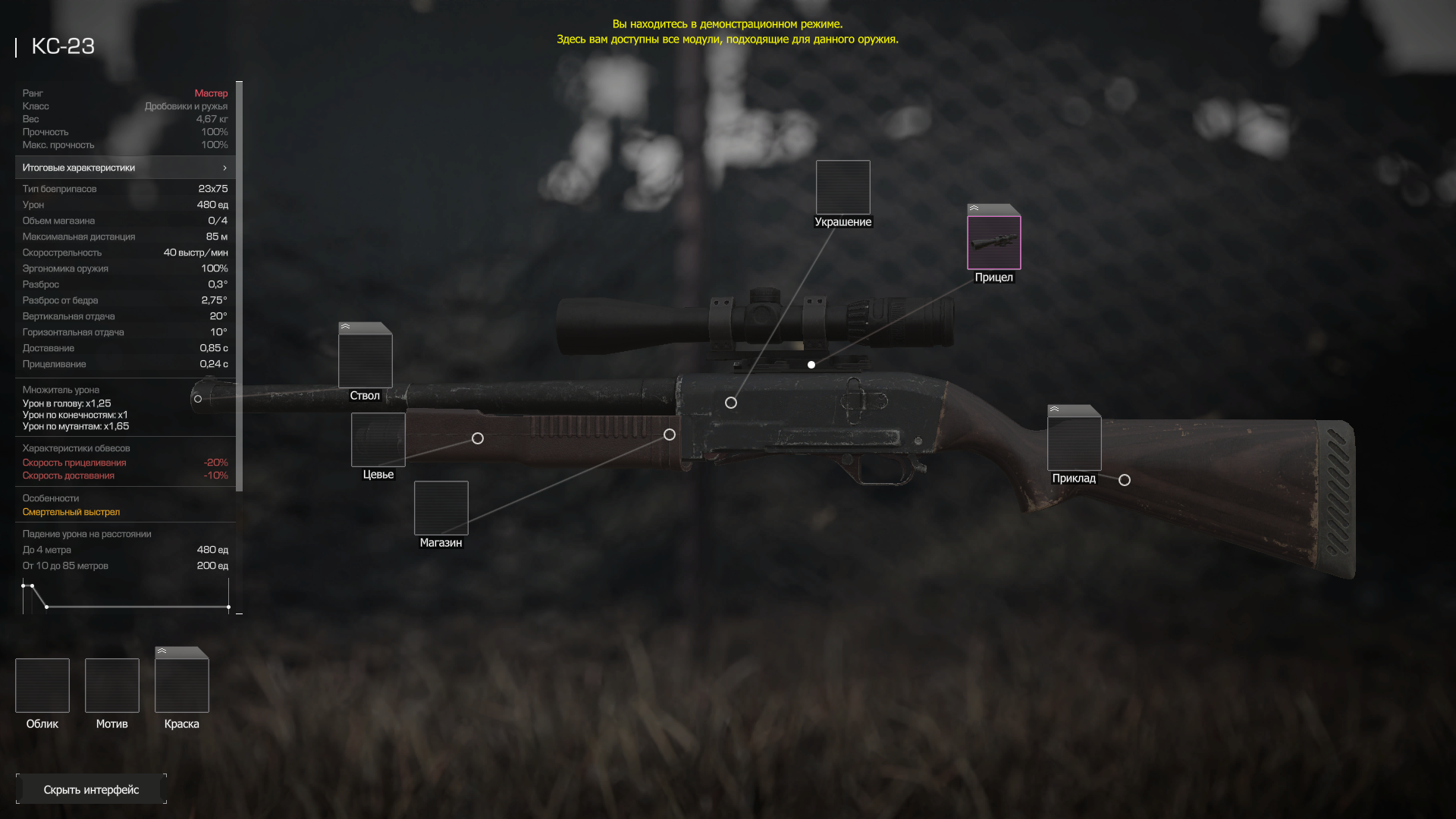The height and width of the screenshot is (819, 1456).
Task: Select the Краска paint slot
Action: (182, 686)
